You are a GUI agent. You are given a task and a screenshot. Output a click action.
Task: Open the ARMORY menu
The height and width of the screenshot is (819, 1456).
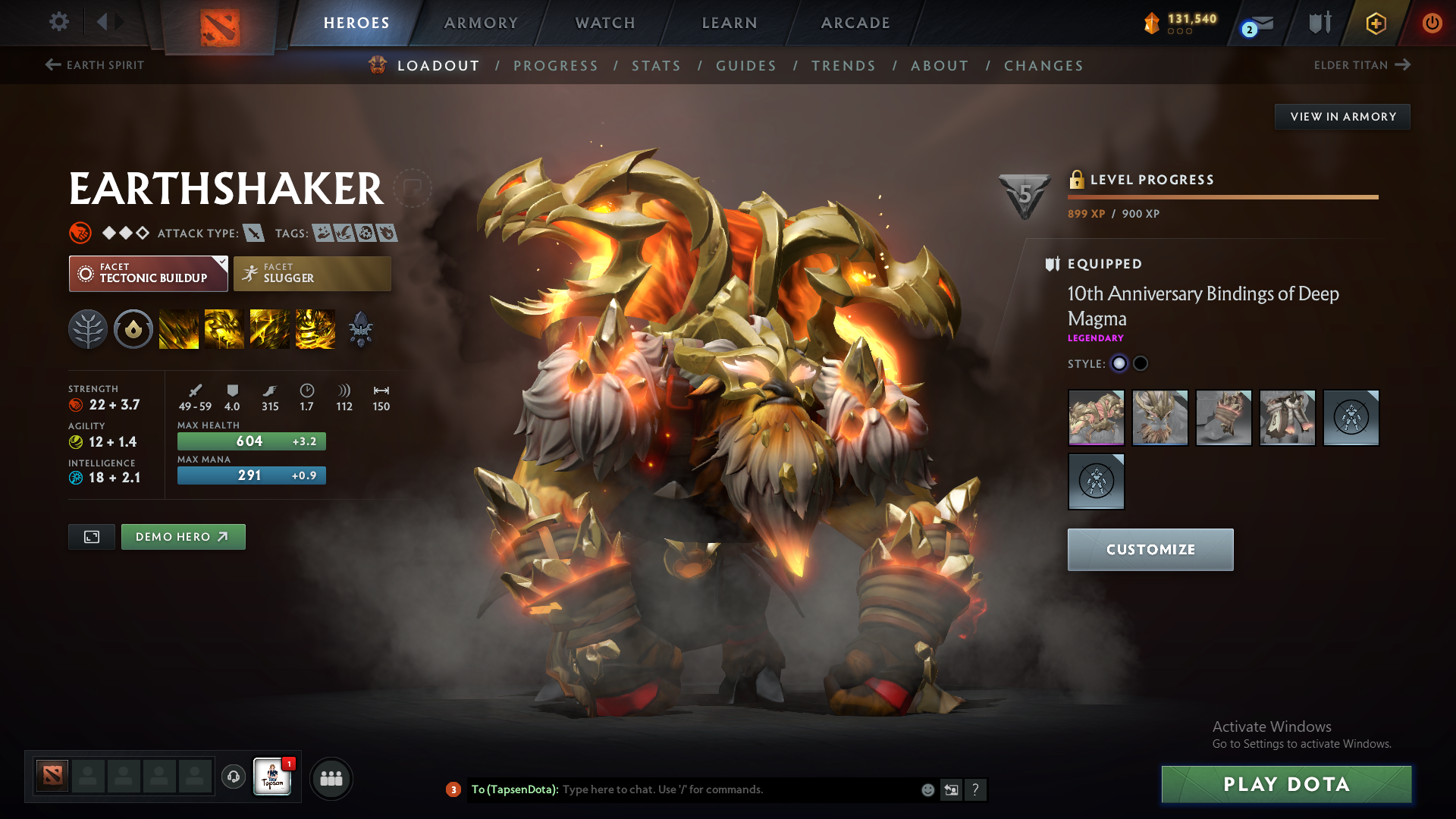coord(481,22)
